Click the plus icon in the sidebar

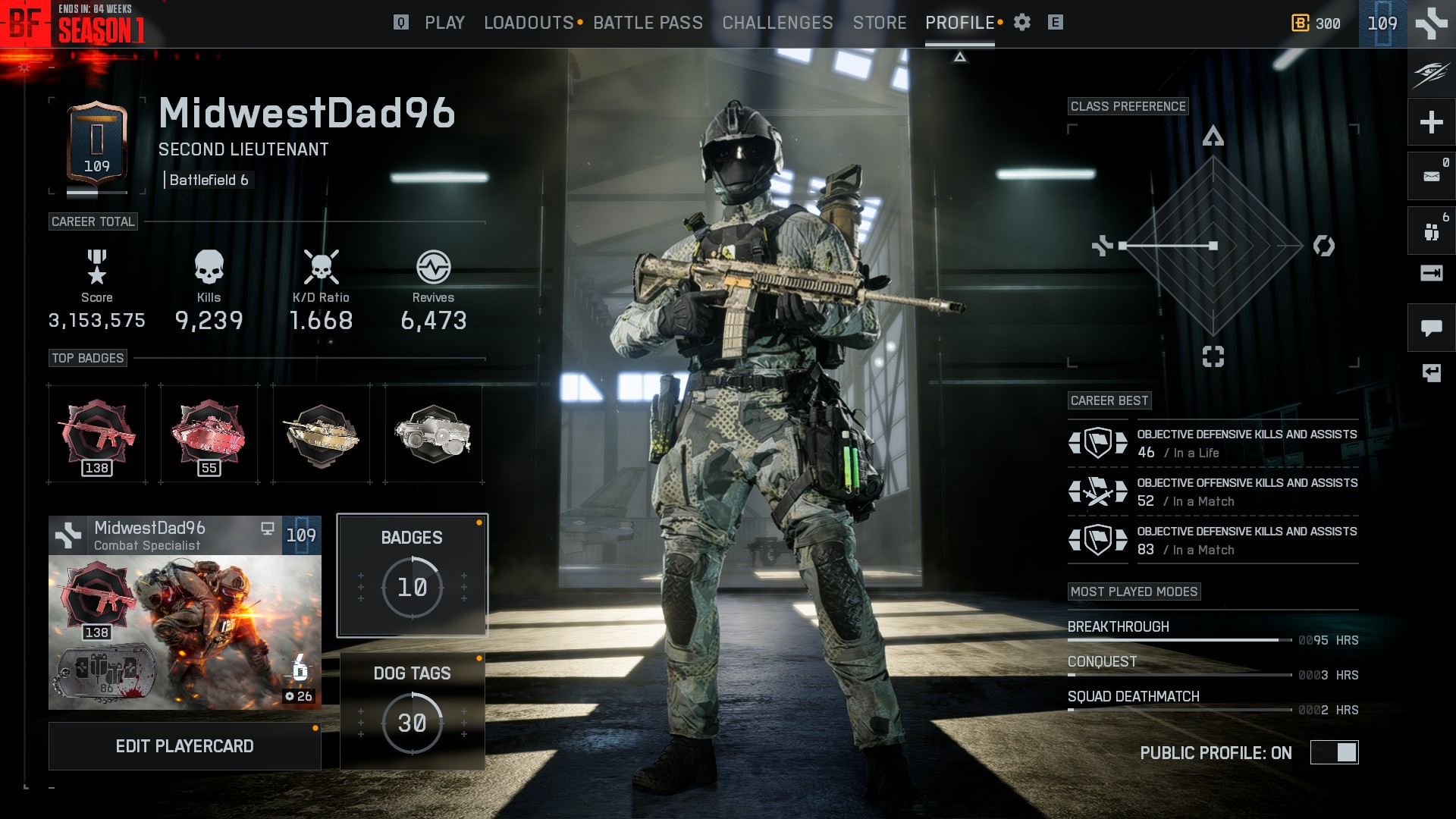tap(1431, 122)
